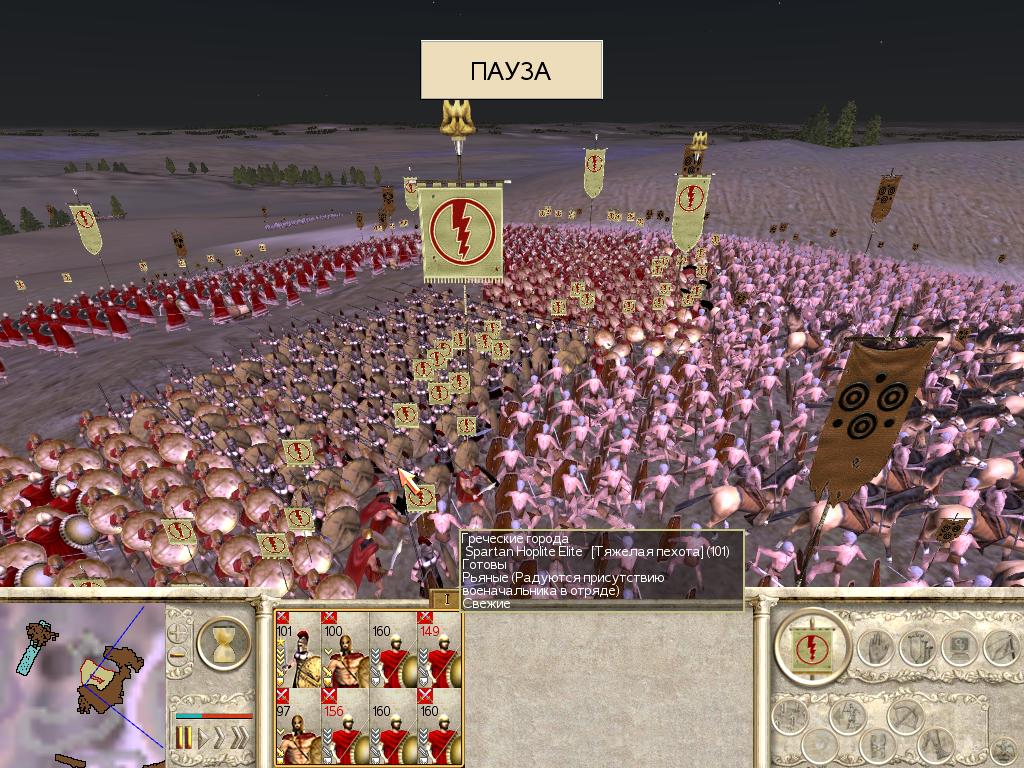
Task: Set battle speed to double arrow fast
Action: coord(221,740)
